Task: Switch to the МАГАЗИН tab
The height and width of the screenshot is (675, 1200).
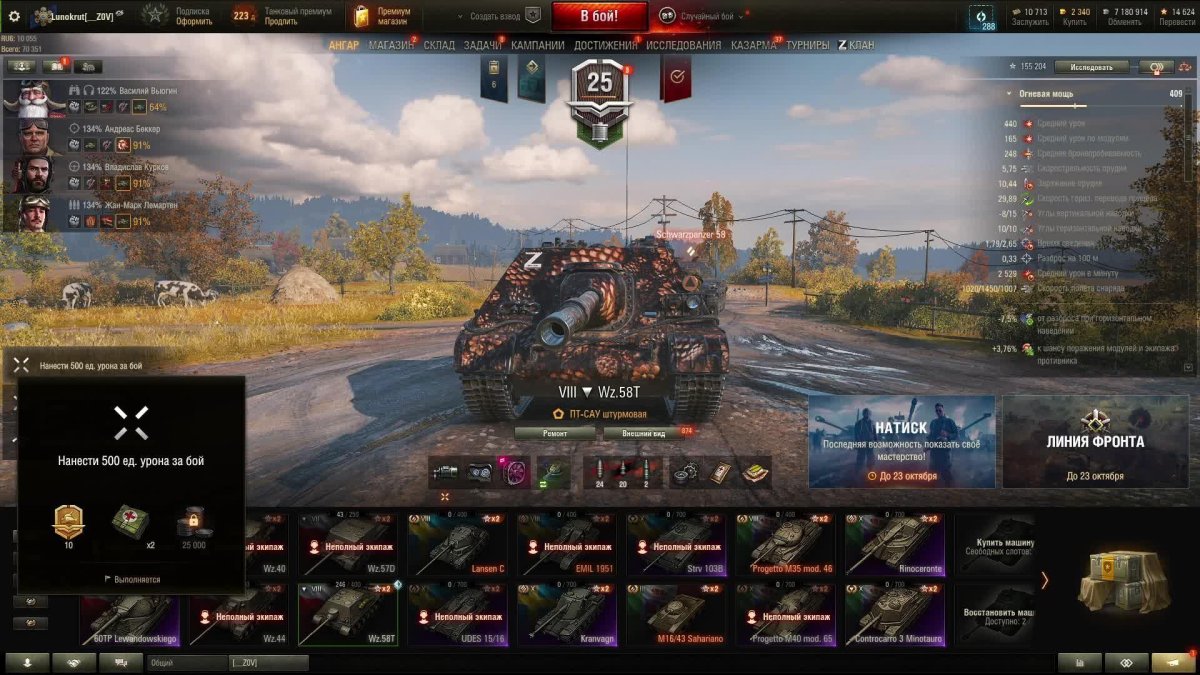Action: pos(390,45)
